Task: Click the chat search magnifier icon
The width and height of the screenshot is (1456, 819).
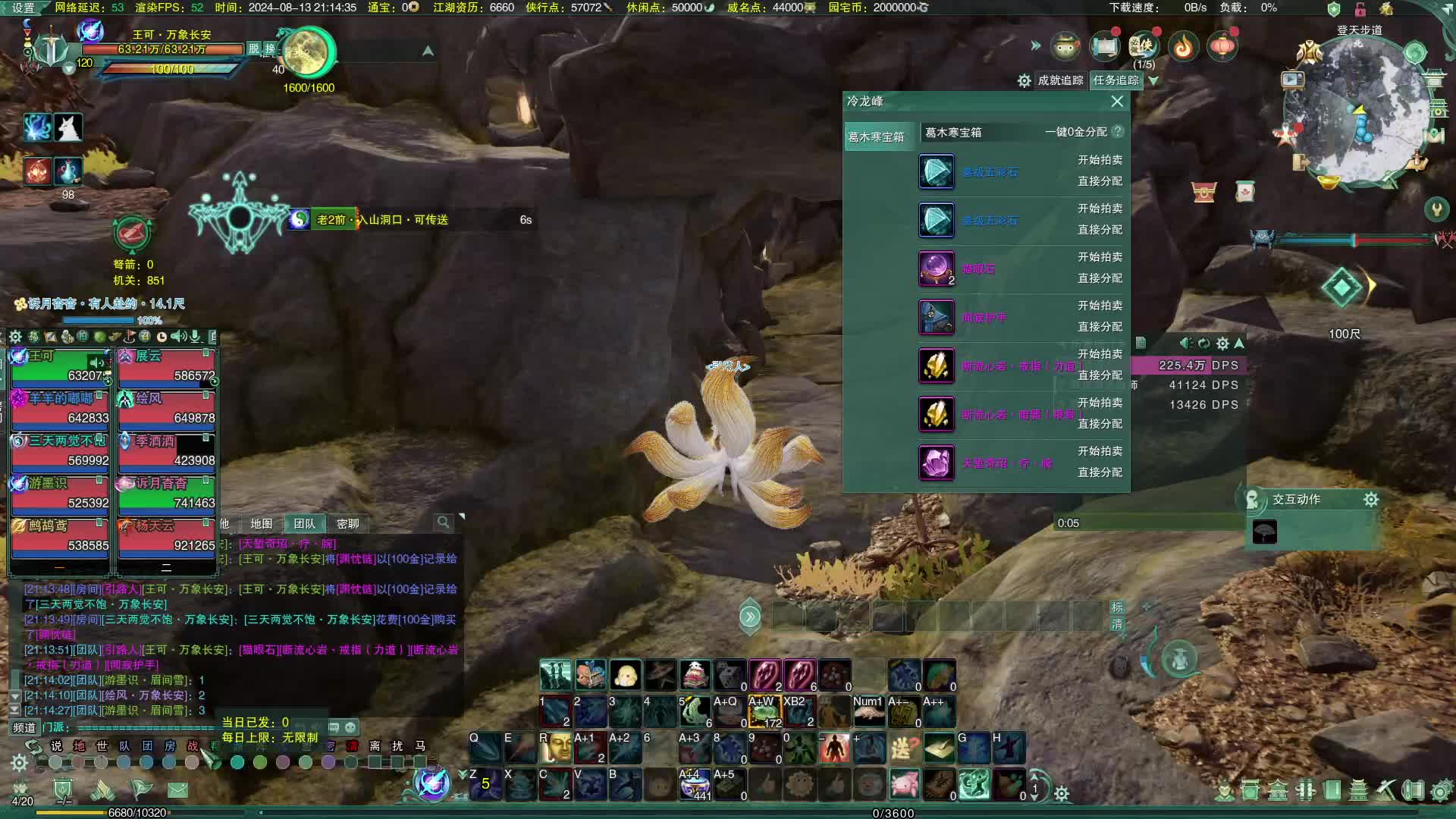Action: (443, 522)
